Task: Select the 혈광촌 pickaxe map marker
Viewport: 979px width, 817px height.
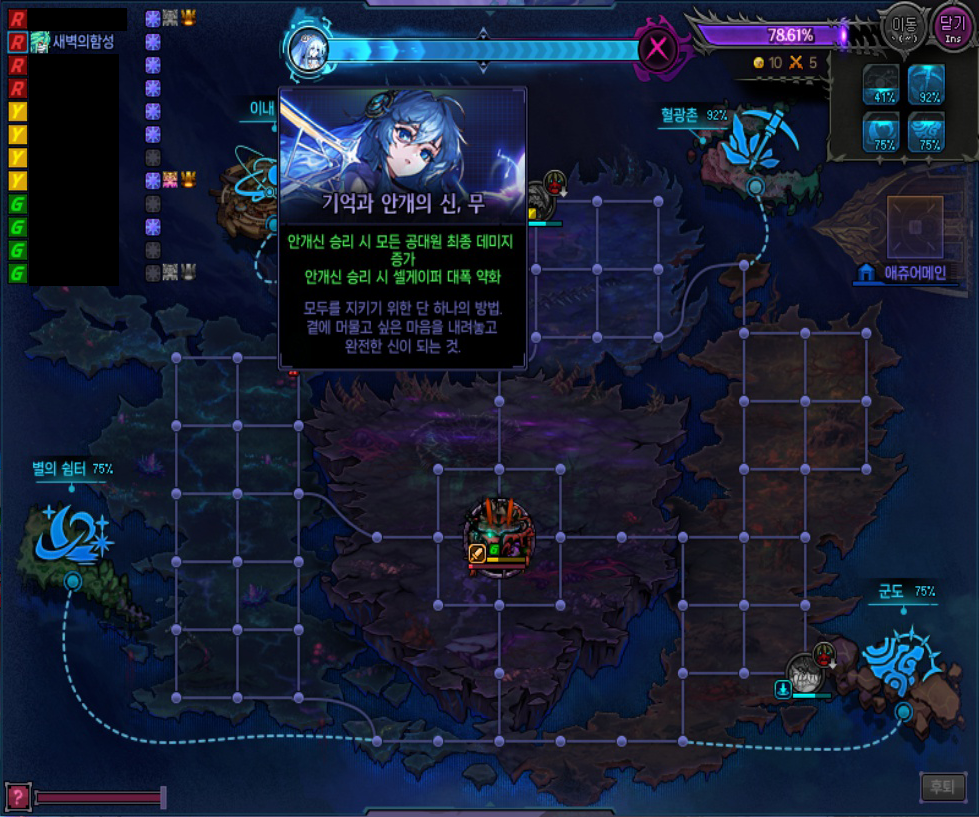Action: tap(752, 141)
